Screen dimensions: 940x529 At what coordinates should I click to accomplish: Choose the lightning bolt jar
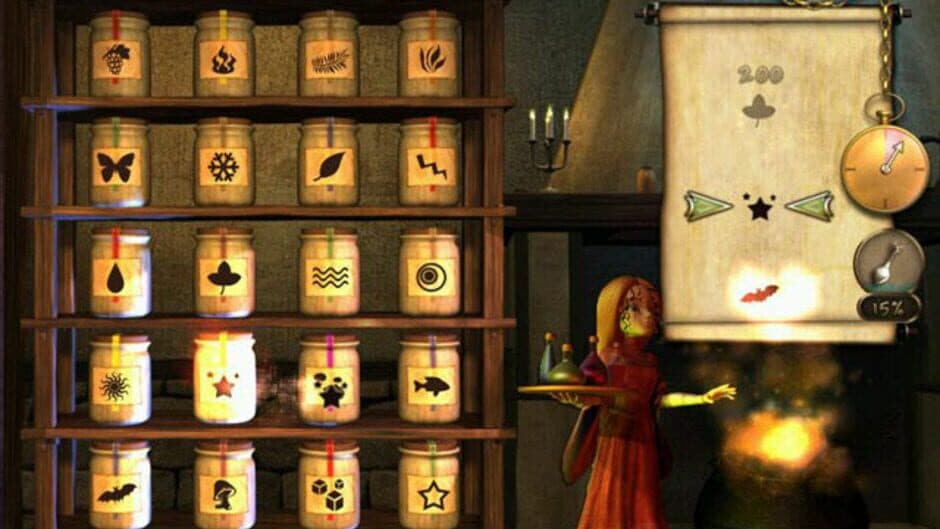point(430,166)
